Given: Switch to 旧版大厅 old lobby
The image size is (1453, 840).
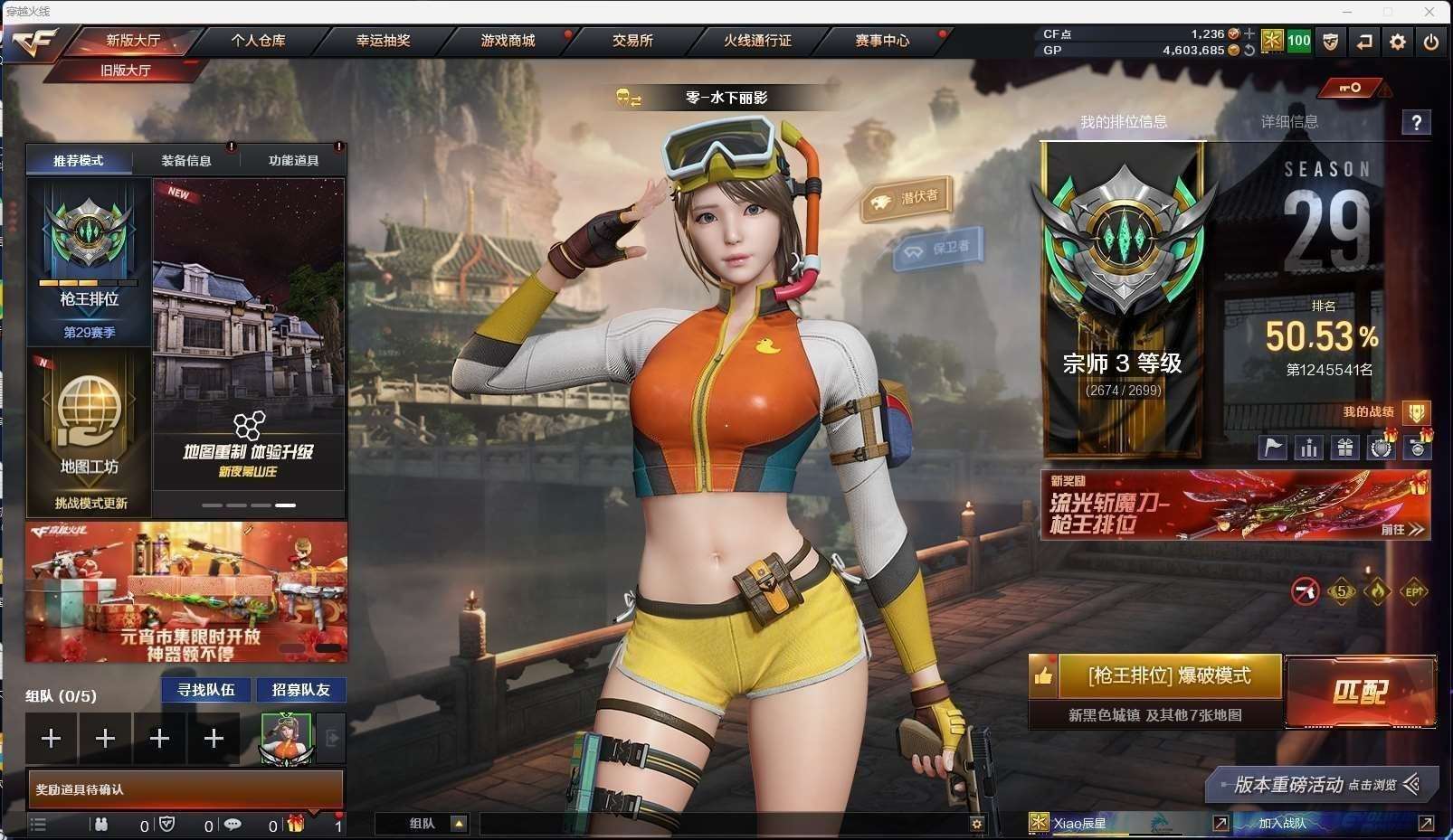Looking at the screenshot, I should pyautogui.click(x=125, y=70).
